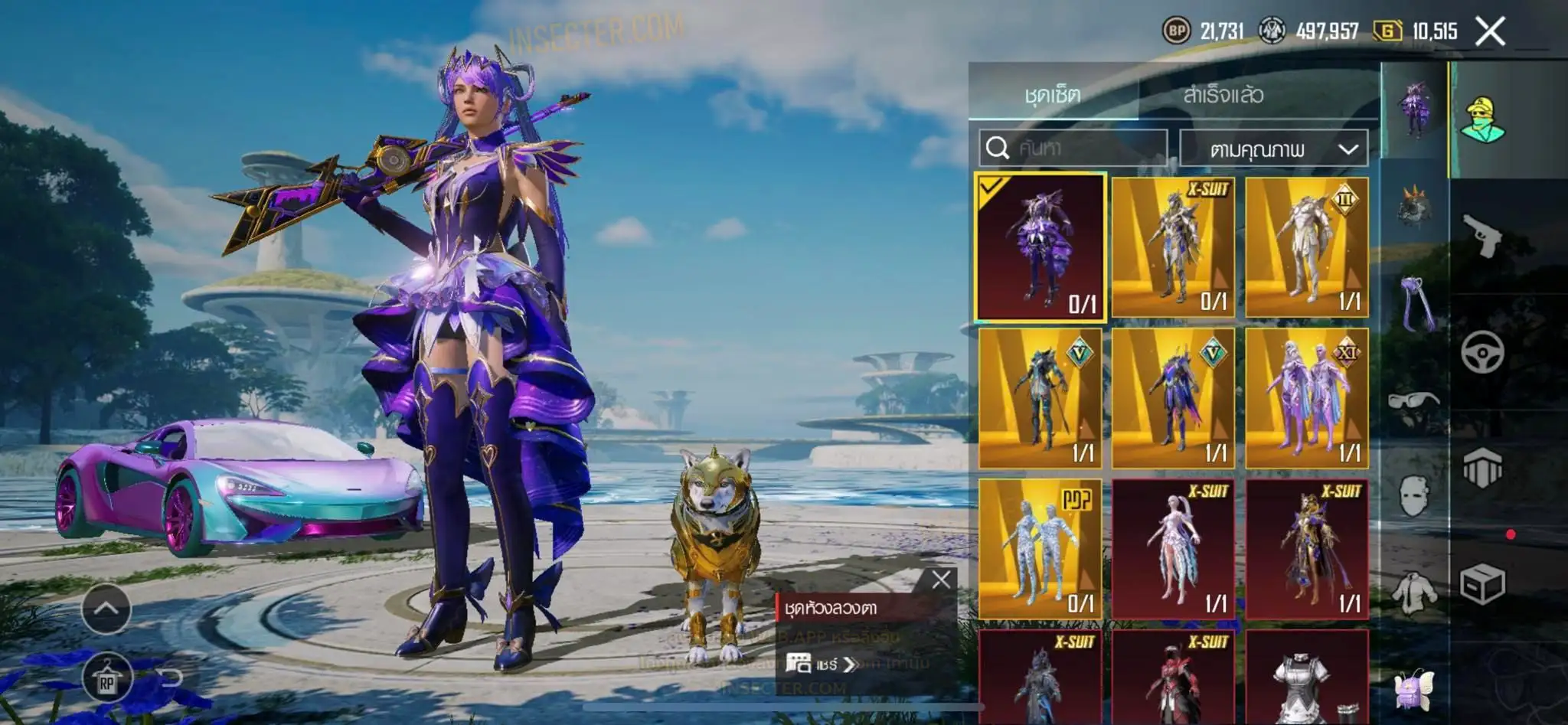Close the inventory with the top-right X
Screen dimensions: 1568x725
pyautogui.click(x=1490, y=31)
